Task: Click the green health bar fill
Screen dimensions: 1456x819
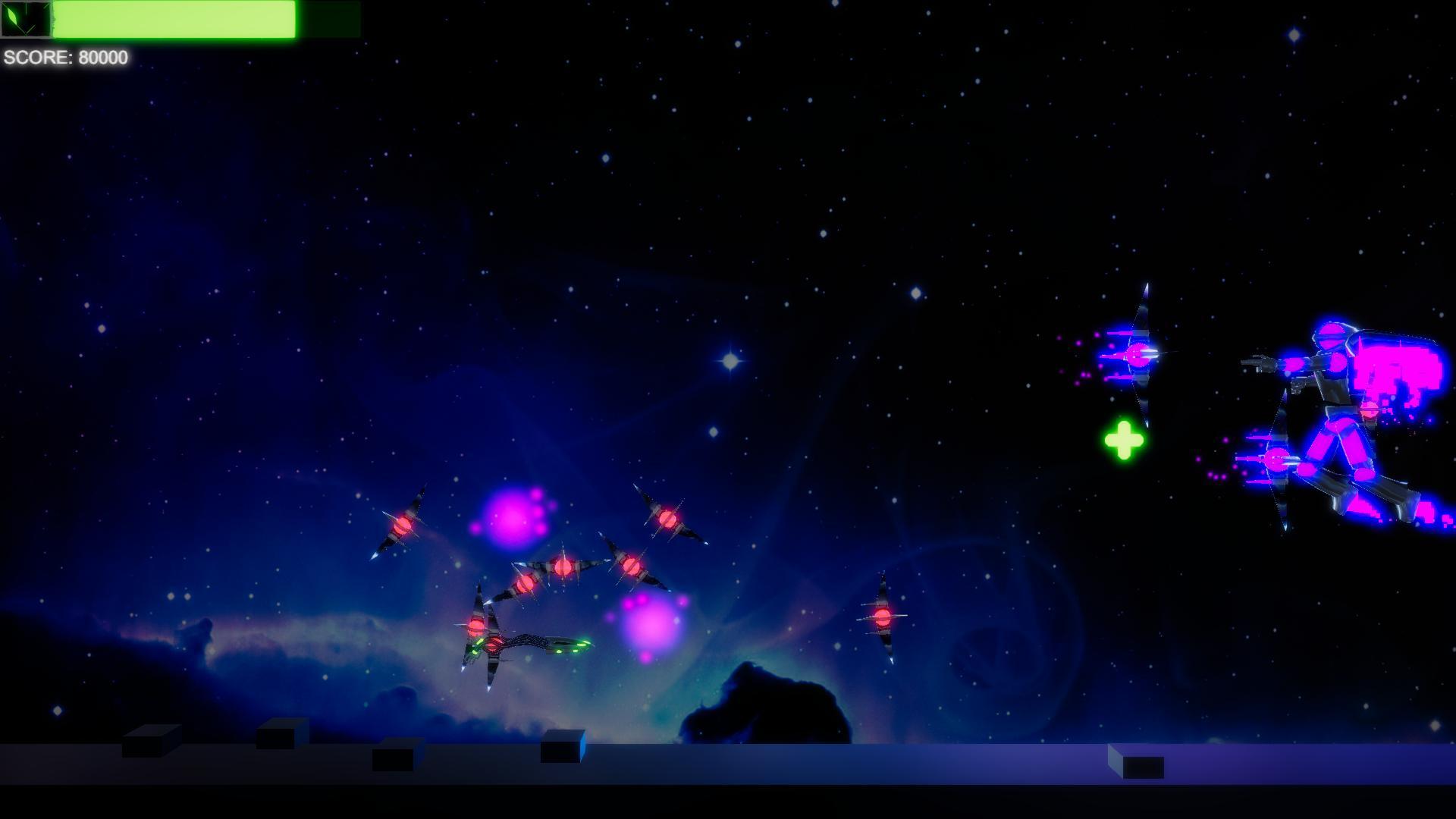Action: pyautogui.click(x=174, y=20)
